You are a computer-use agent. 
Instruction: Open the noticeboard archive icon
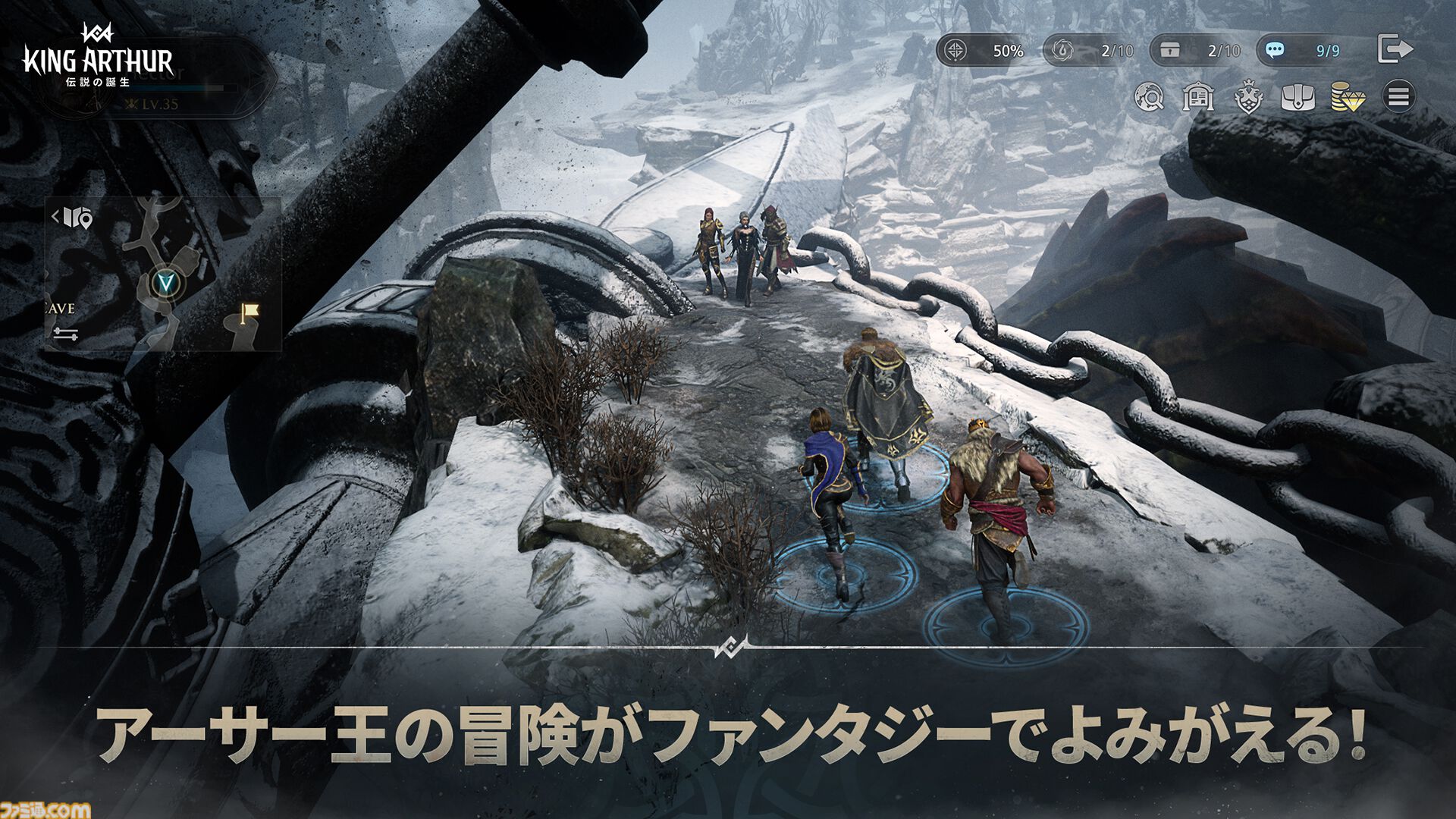pos(1197,98)
